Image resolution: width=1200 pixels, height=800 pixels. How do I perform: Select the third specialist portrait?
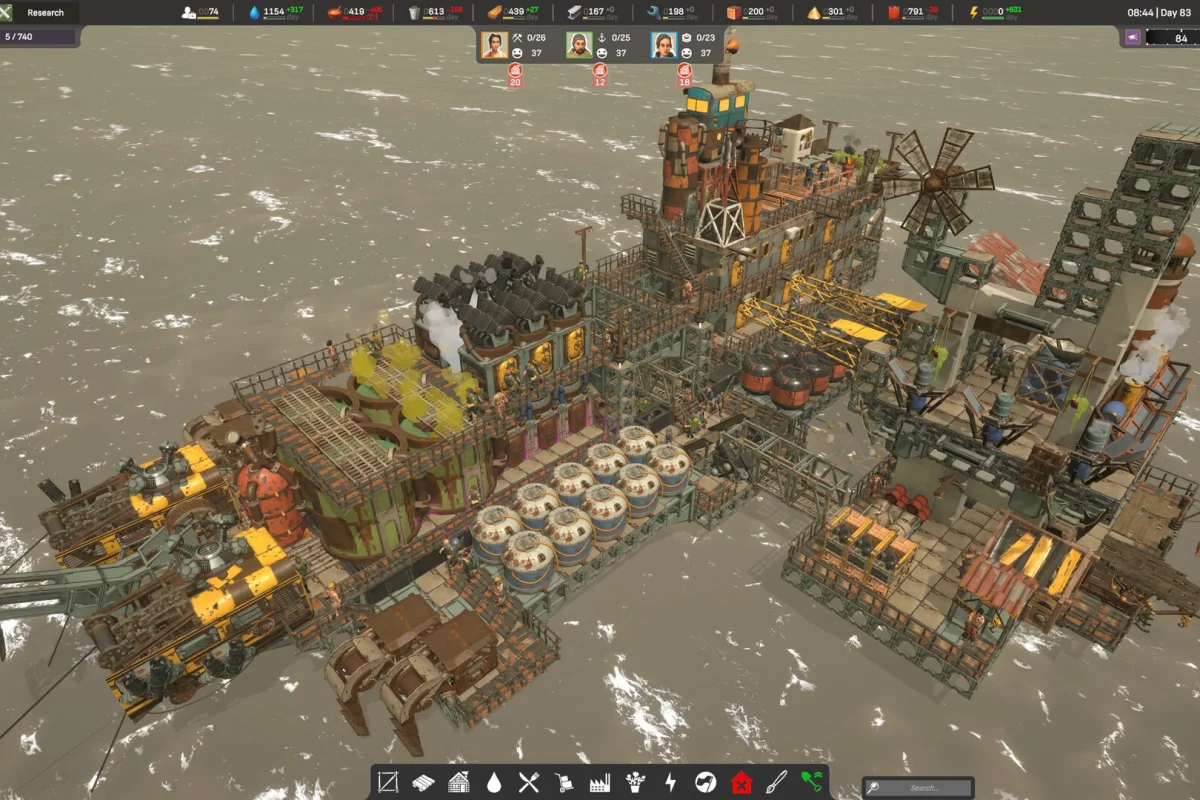(664, 46)
